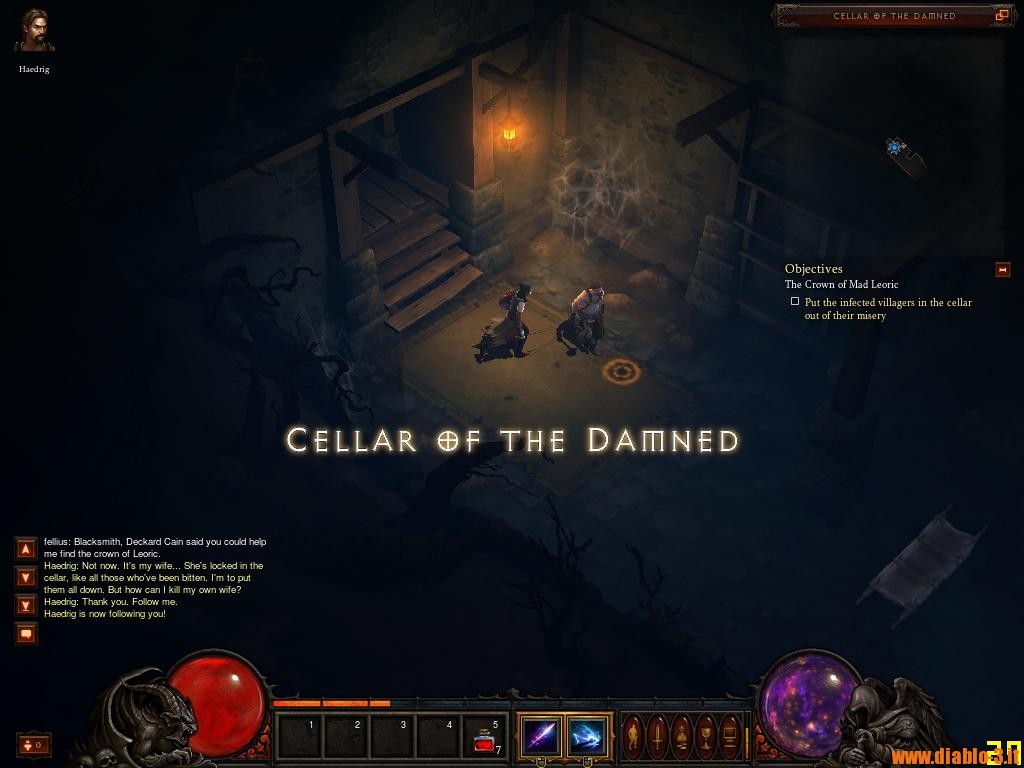This screenshot has width=1024, height=768.
Task: Open the Crown of Mad Leoric quest
Action: tap(841, 285)
